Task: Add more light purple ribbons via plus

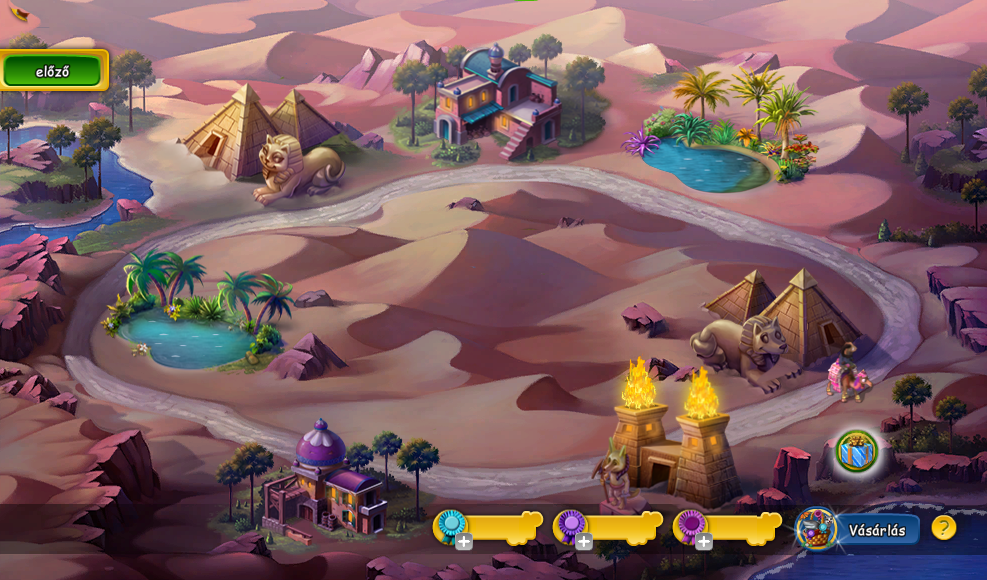Action: click(584, 542)
